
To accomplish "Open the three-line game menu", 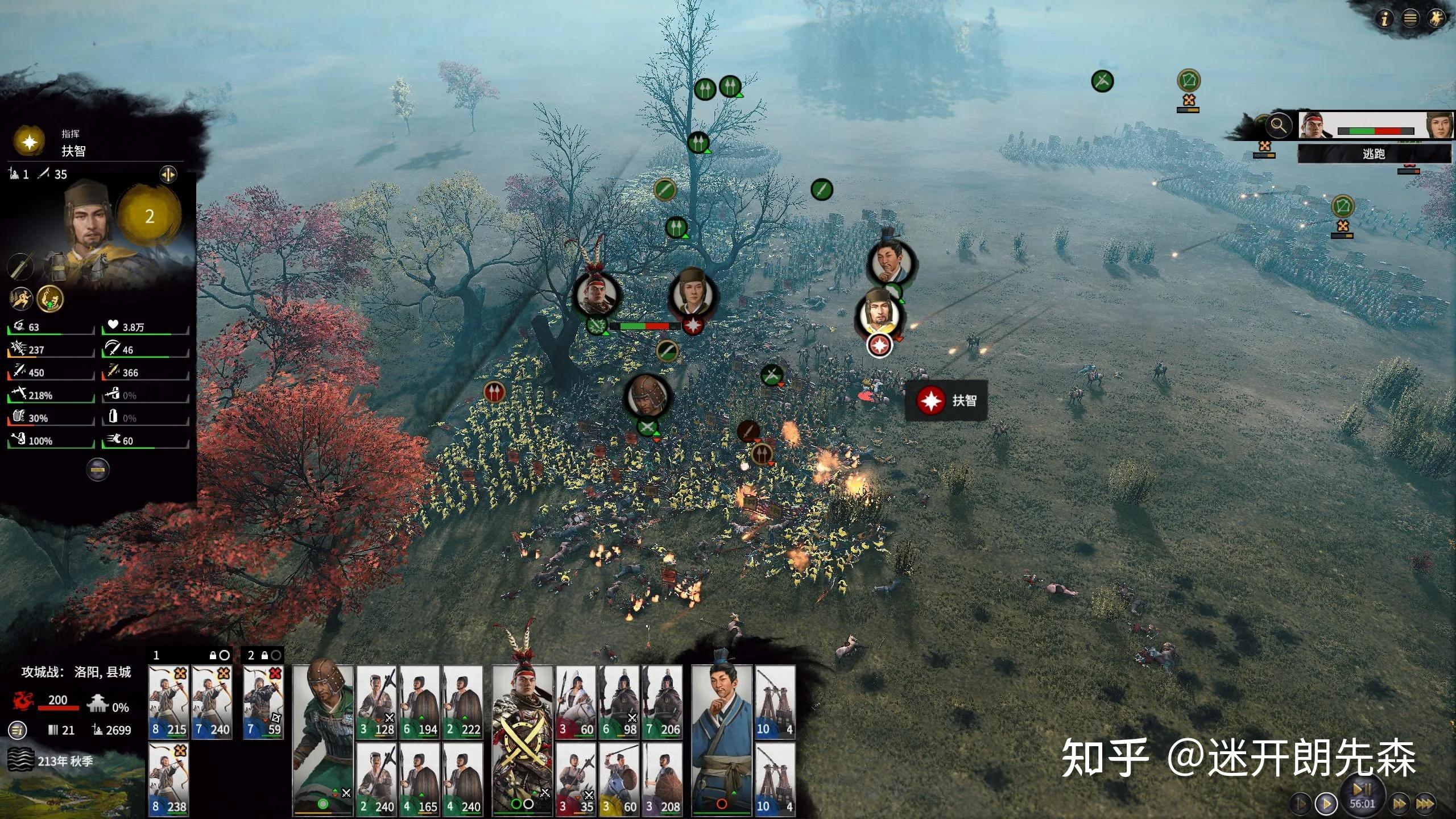I will pos(1410,19).
